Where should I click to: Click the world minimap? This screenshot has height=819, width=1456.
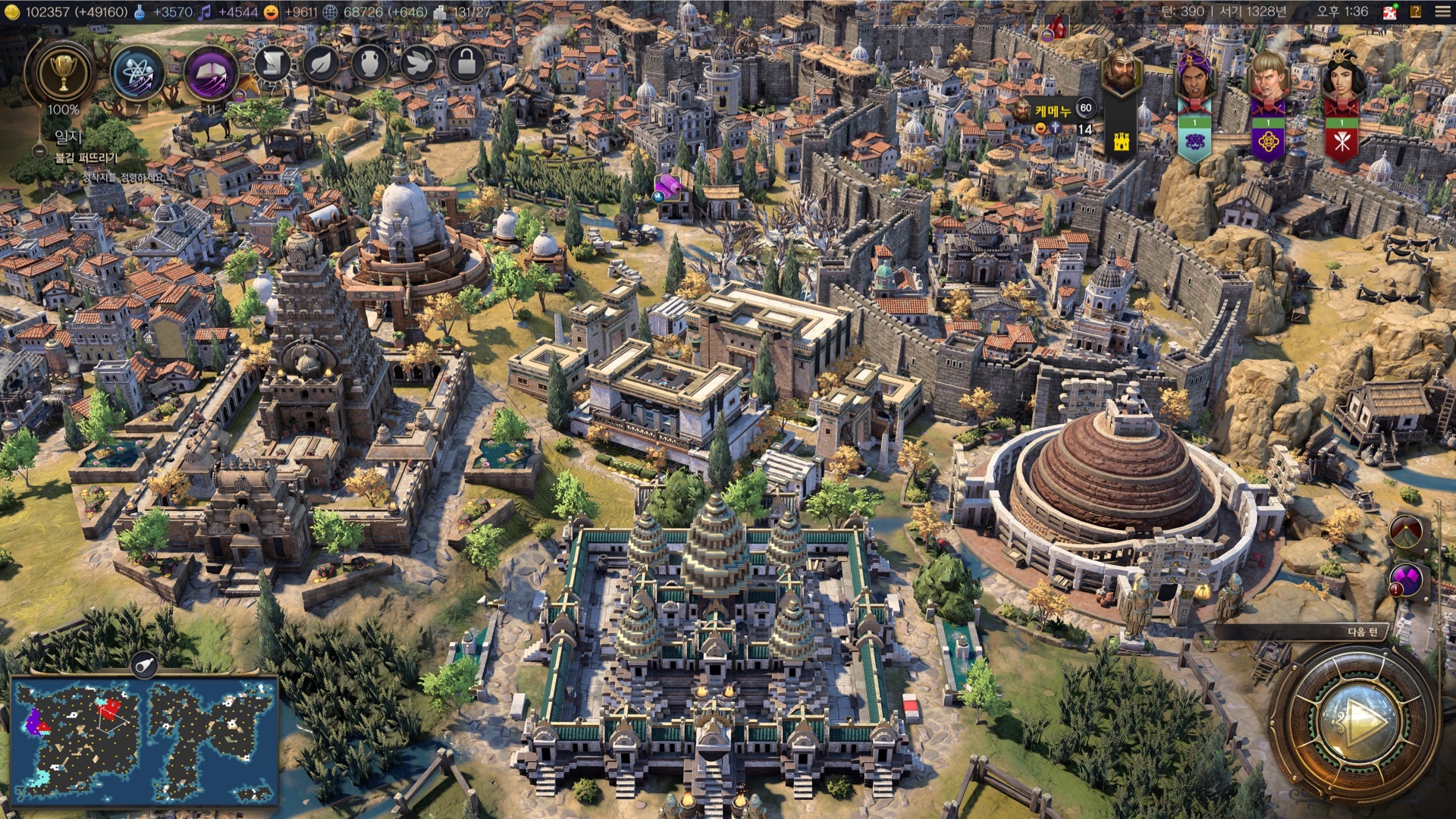144,739
